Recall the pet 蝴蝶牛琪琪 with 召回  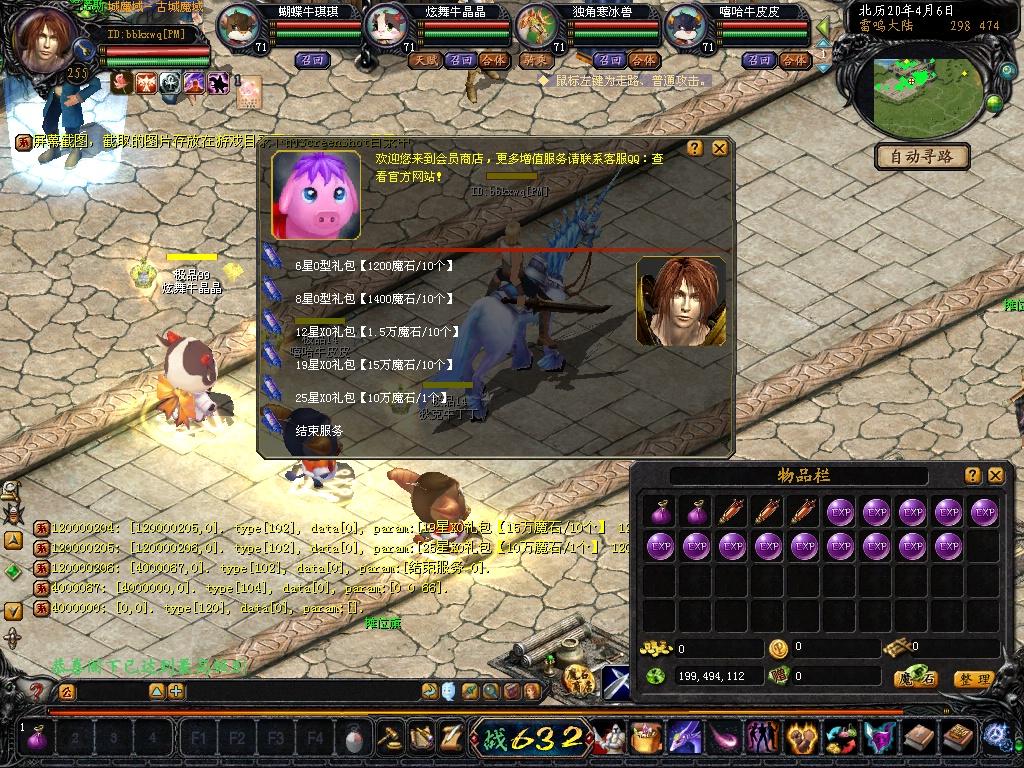pos(311,60)
